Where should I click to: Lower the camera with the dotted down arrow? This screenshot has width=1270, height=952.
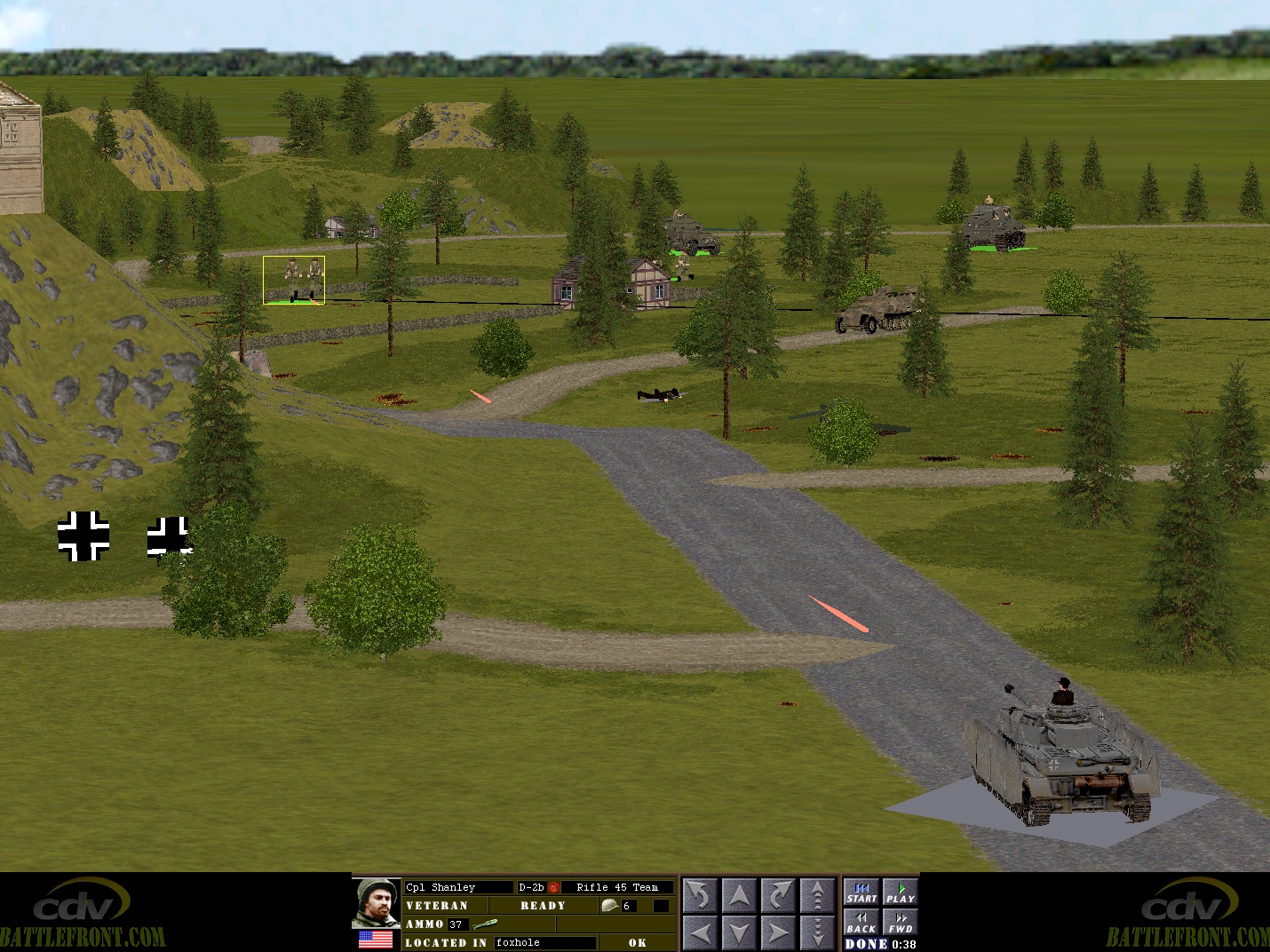pyautogui.click(x=817, y=932)
